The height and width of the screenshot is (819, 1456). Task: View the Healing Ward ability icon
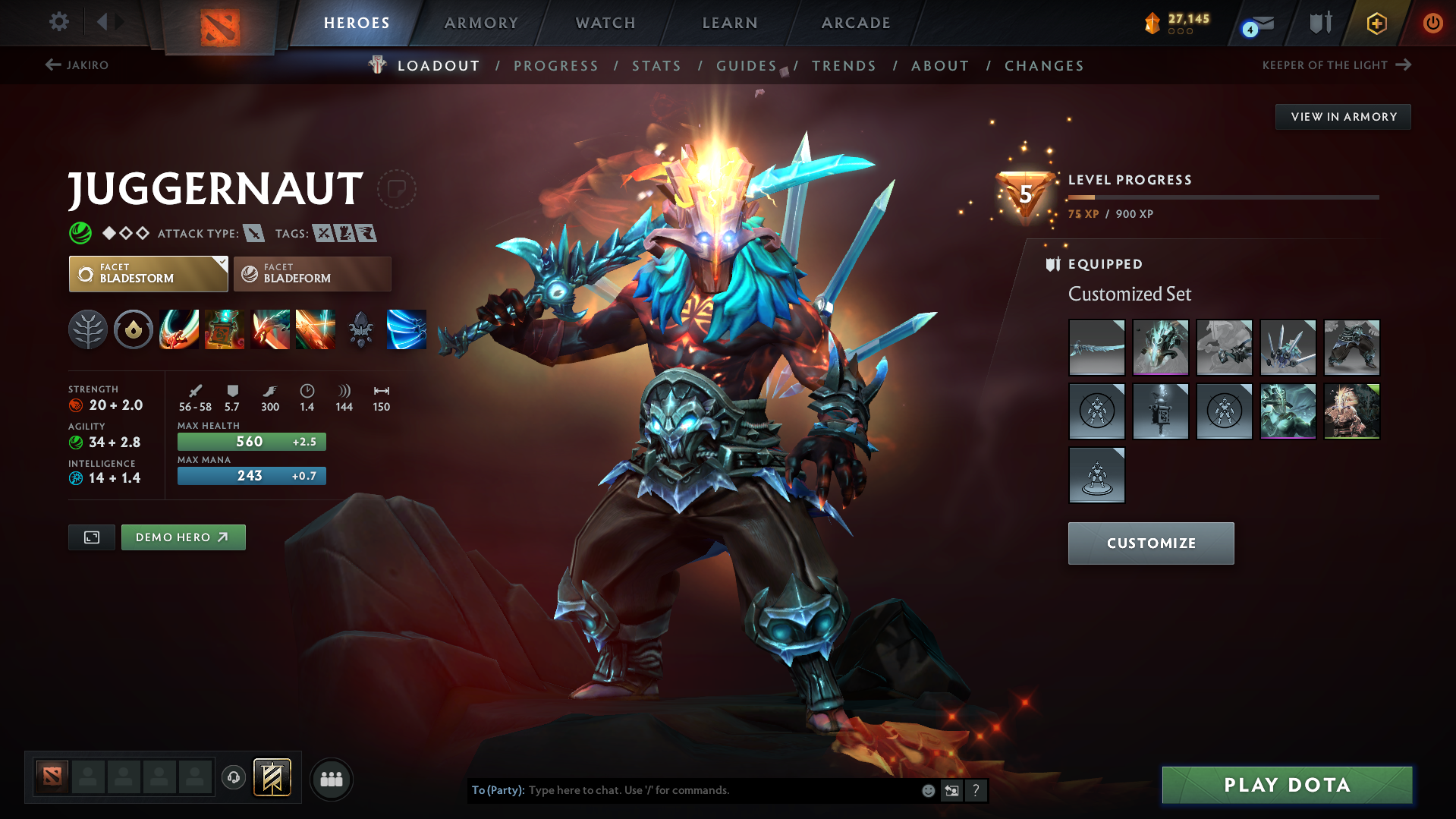pyautogui.click(x=224, y=329)
